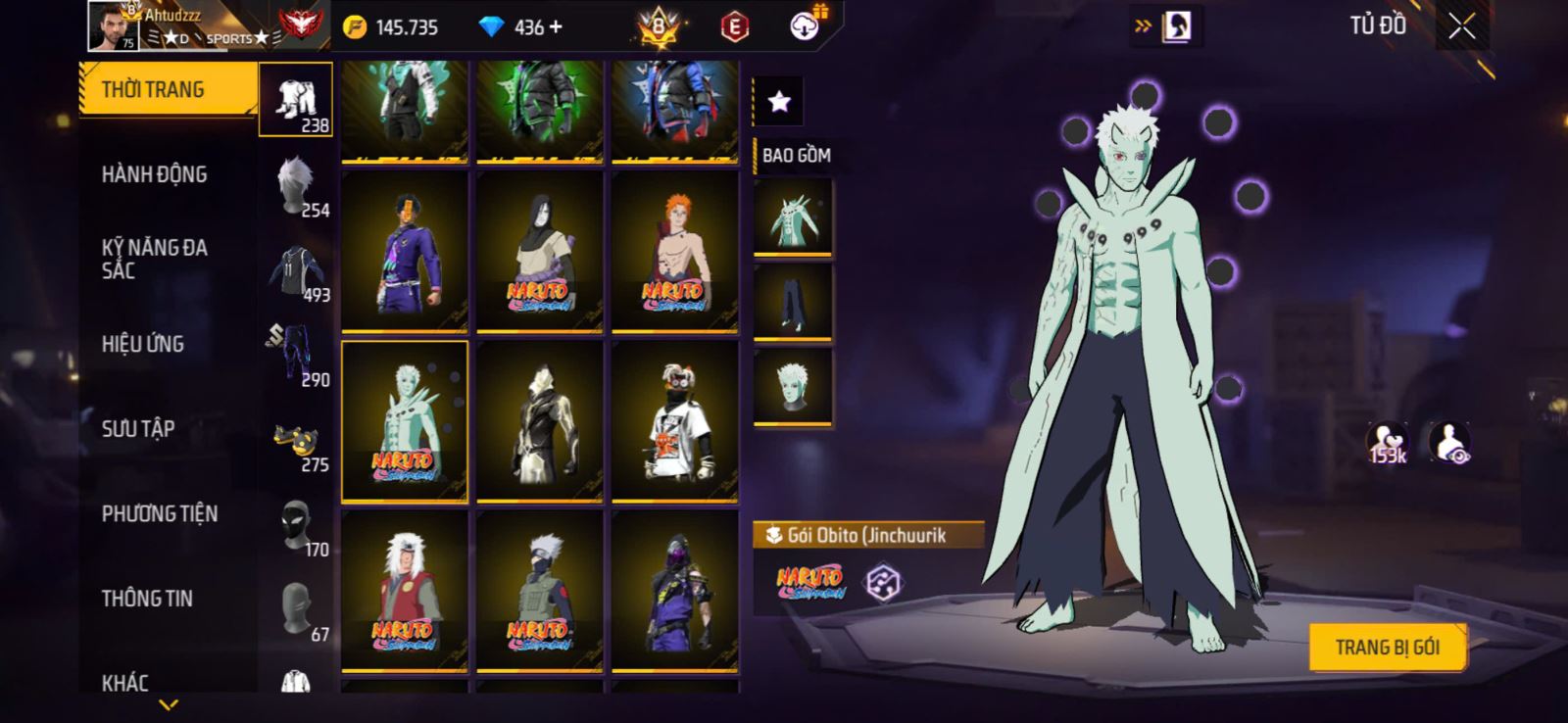Choose the orange-haired Pain Naruto bundle
This screenshot has height=723, width=1568.
(x=674, y=252)
